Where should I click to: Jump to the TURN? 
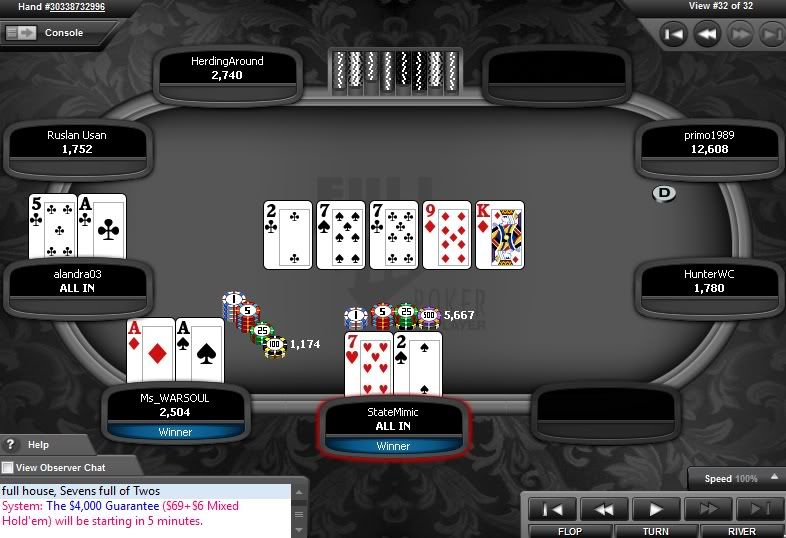point(656,531)
